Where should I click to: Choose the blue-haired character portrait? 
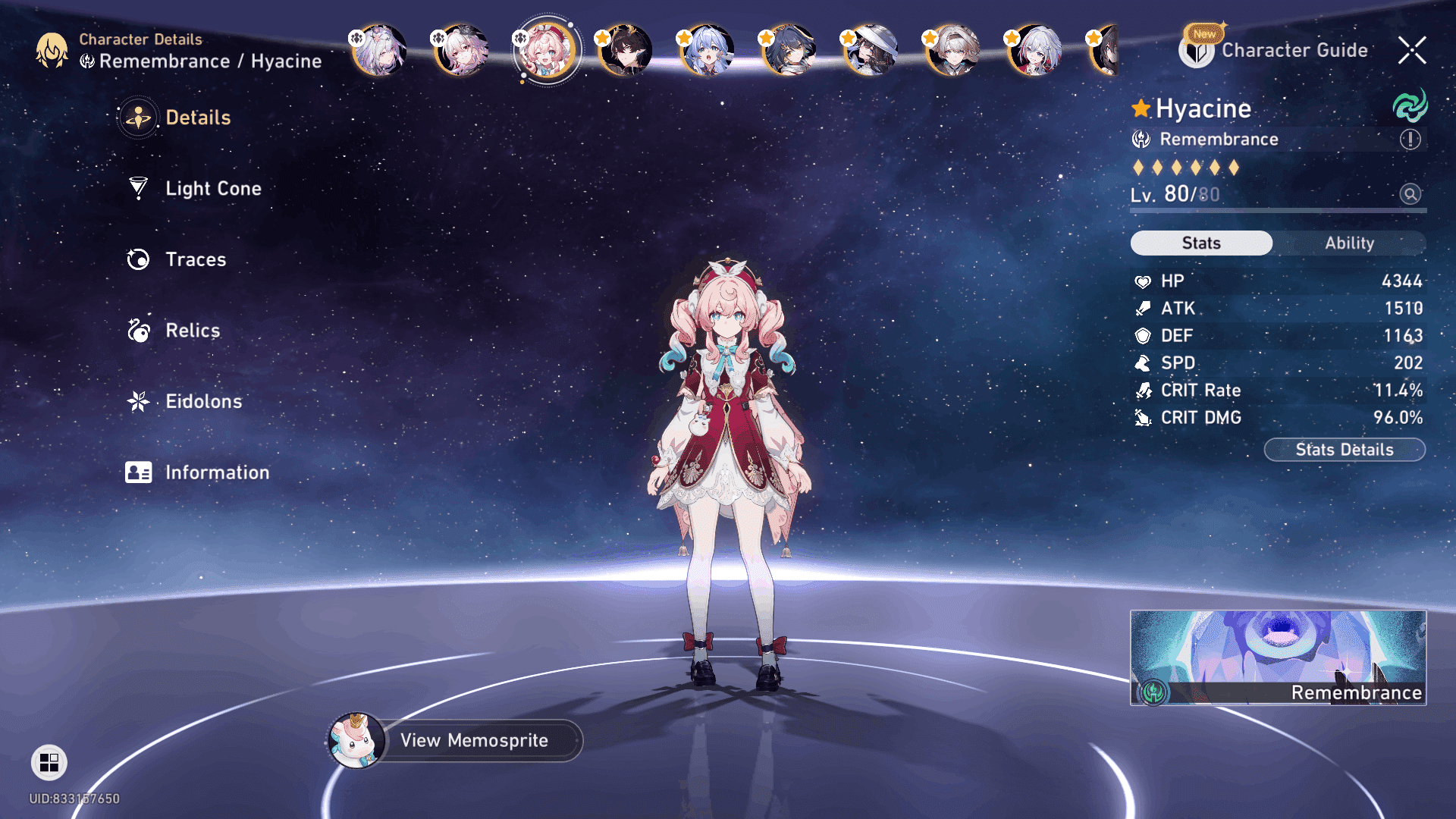pos(708,50)
